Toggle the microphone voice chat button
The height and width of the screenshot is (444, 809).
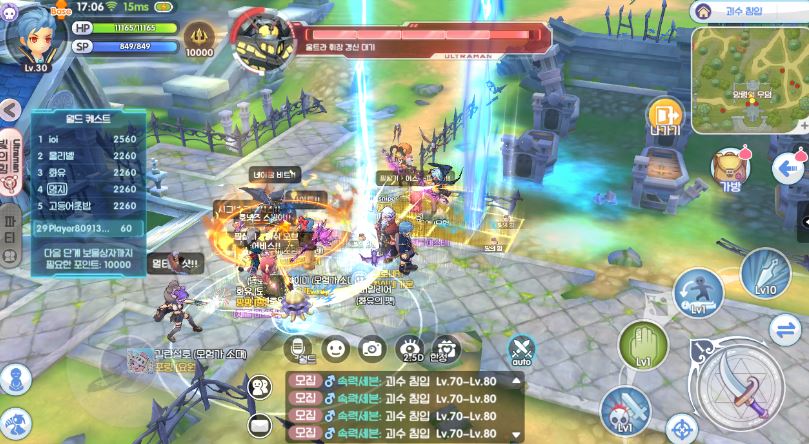tap(298, 348)
